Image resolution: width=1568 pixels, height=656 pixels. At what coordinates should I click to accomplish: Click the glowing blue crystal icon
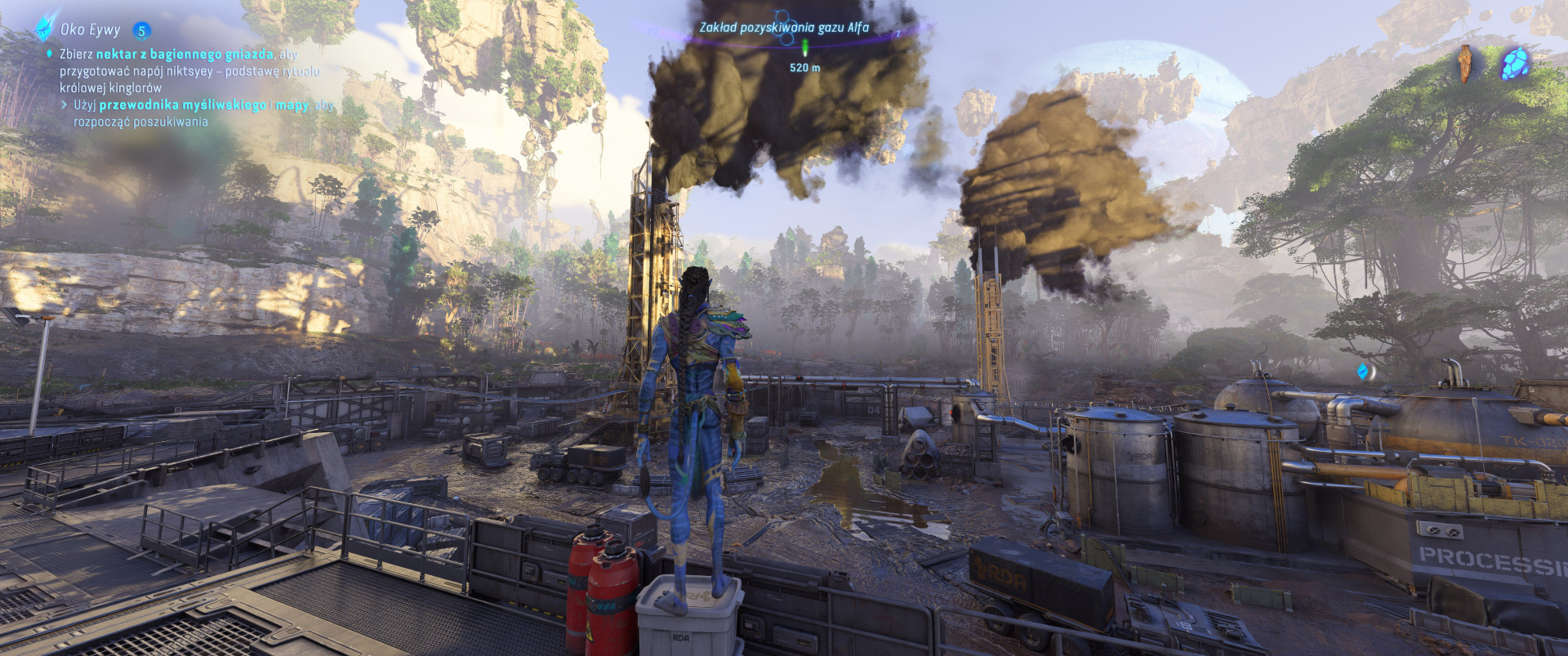coord(1516,63)
